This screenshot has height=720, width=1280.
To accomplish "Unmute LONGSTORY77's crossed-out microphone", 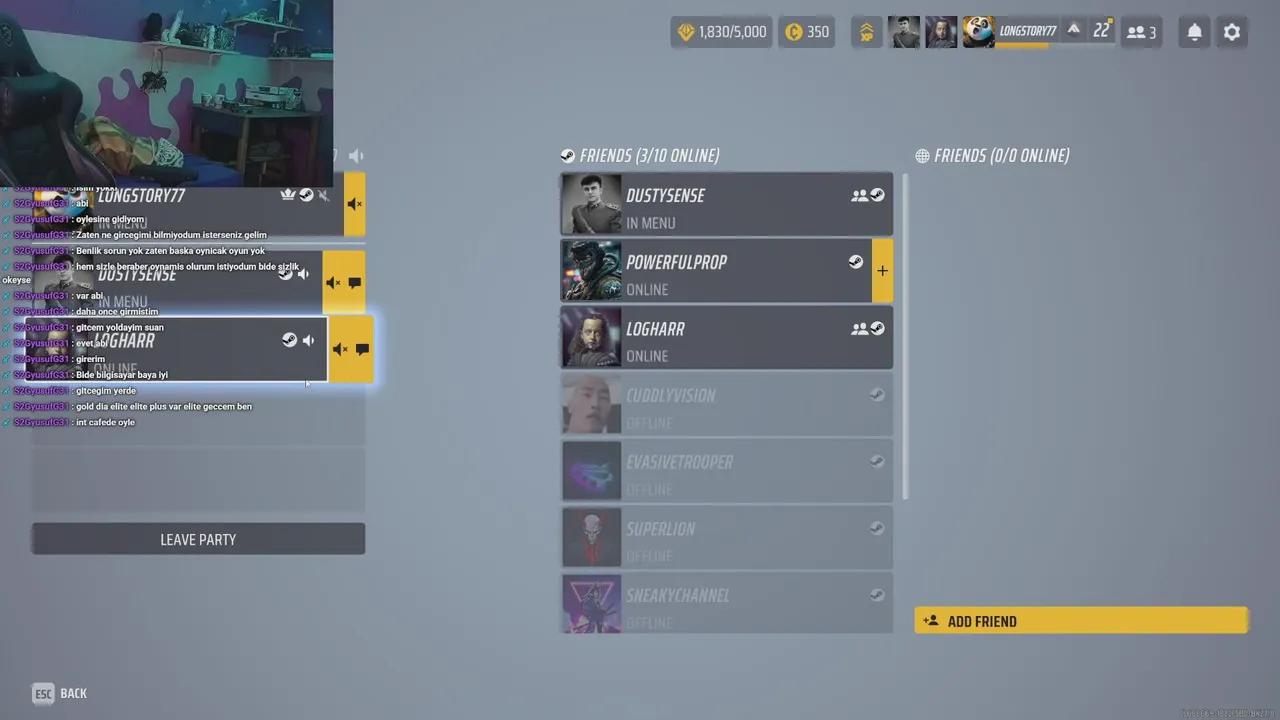I will point(322,196).
